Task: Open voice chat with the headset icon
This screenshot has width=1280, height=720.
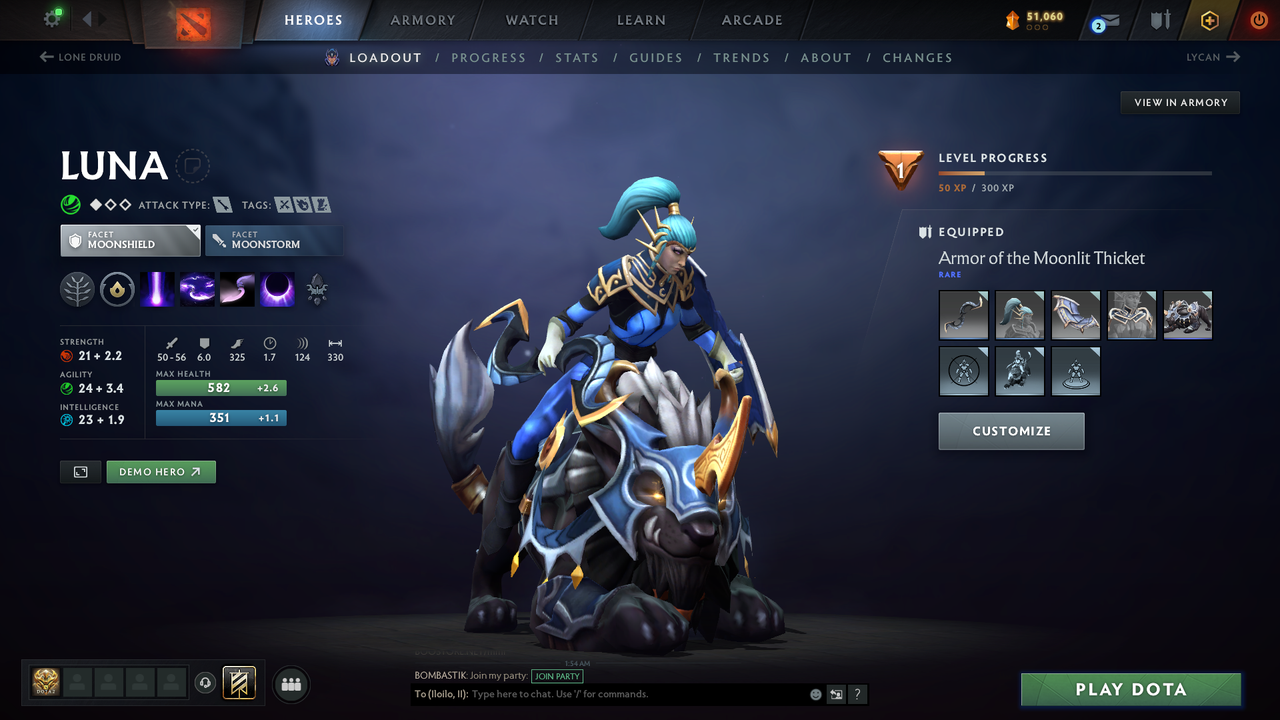Action: pos(206,683)
